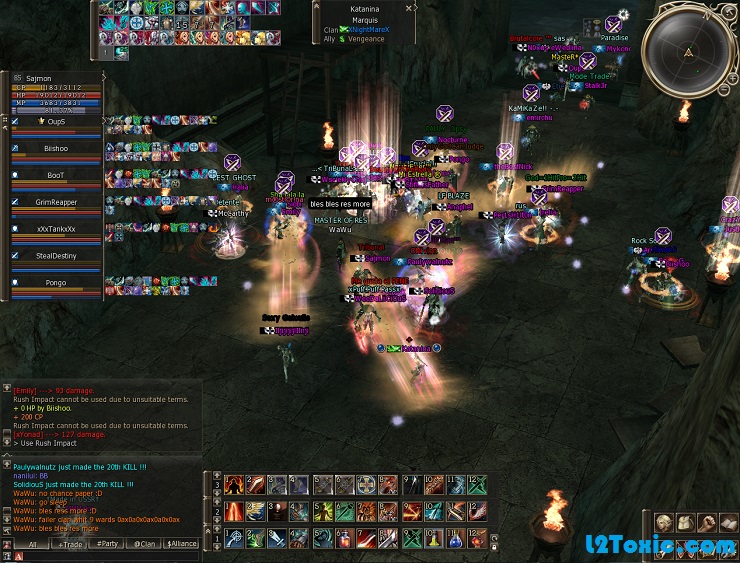Image resolution: width=740 pixels, height=563 pixels.
Task: Open the character status face icon
Action: click(x=664, y=523)
